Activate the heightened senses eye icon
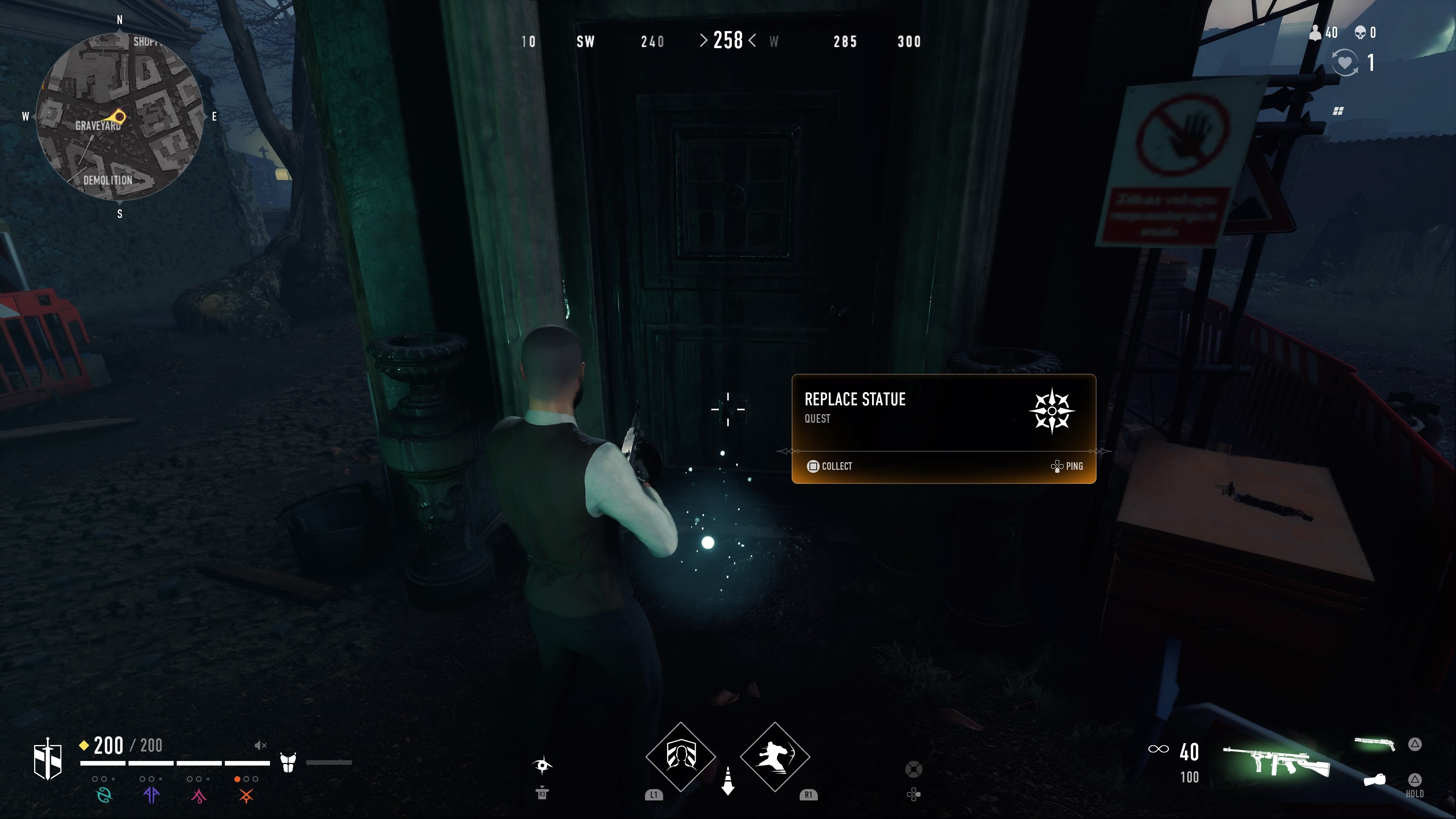The height and width of the screenshot is (819, 1456). [542, 765]
